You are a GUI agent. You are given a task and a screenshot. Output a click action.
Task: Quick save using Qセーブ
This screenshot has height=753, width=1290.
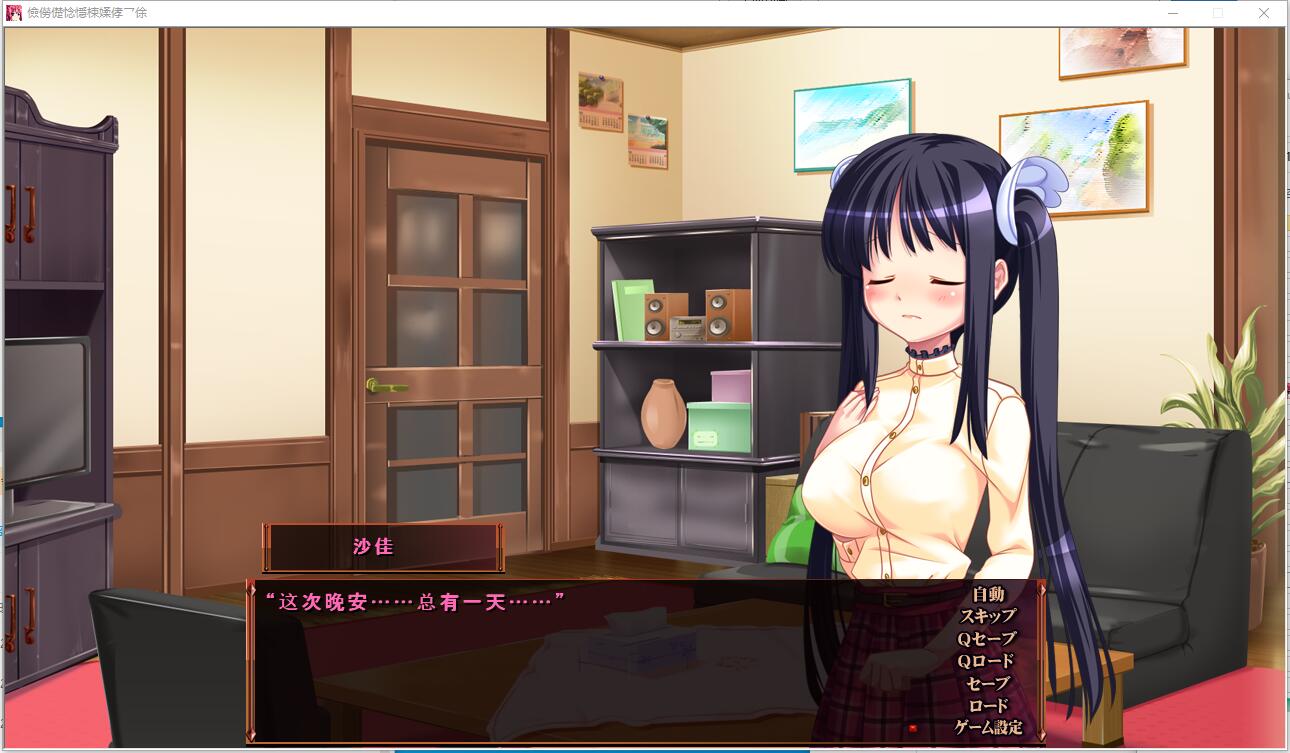[986, 638]
